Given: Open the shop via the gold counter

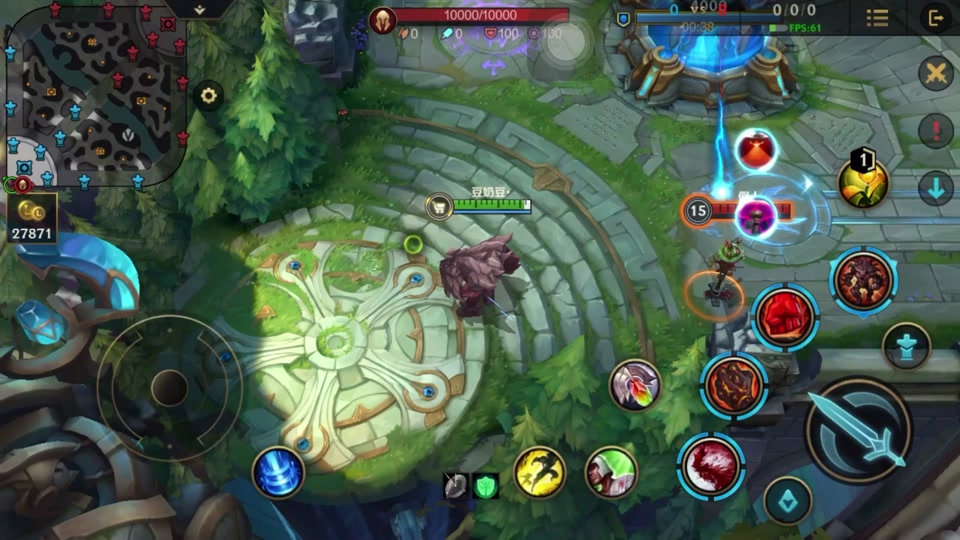Looking at the screenshot, I should 33,217.
